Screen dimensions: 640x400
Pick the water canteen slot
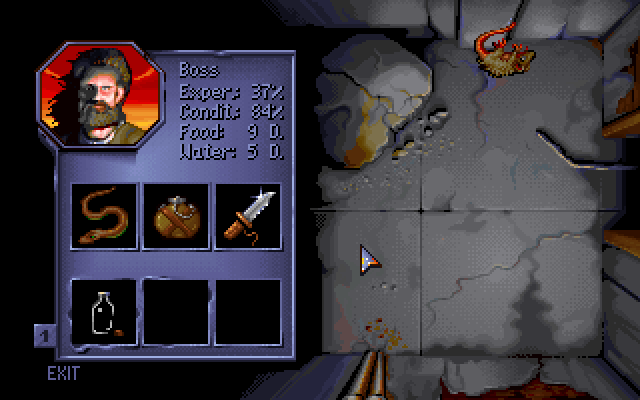click(x=176, y=215)
